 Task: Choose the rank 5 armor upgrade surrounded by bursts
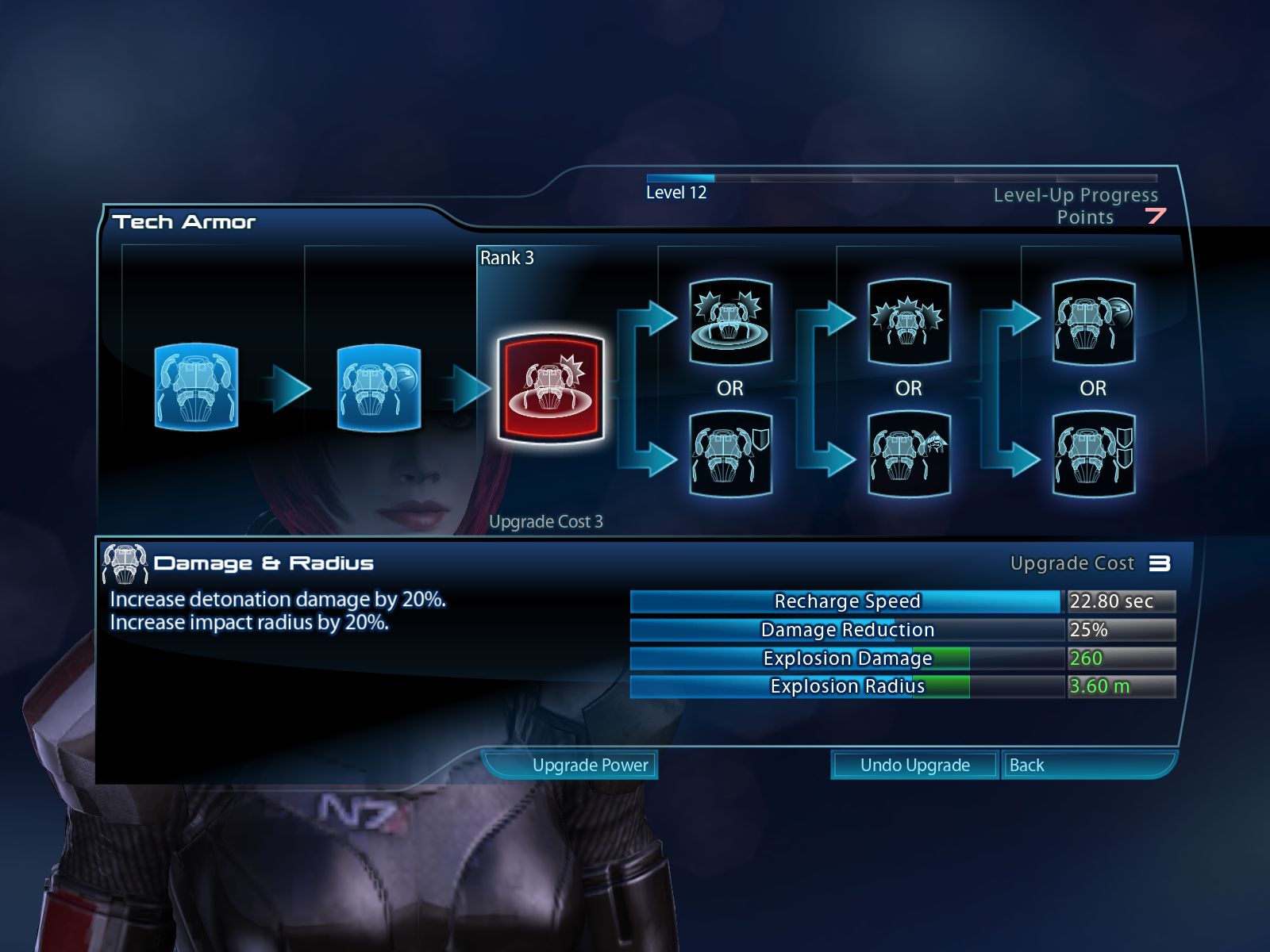pos(909,321)
